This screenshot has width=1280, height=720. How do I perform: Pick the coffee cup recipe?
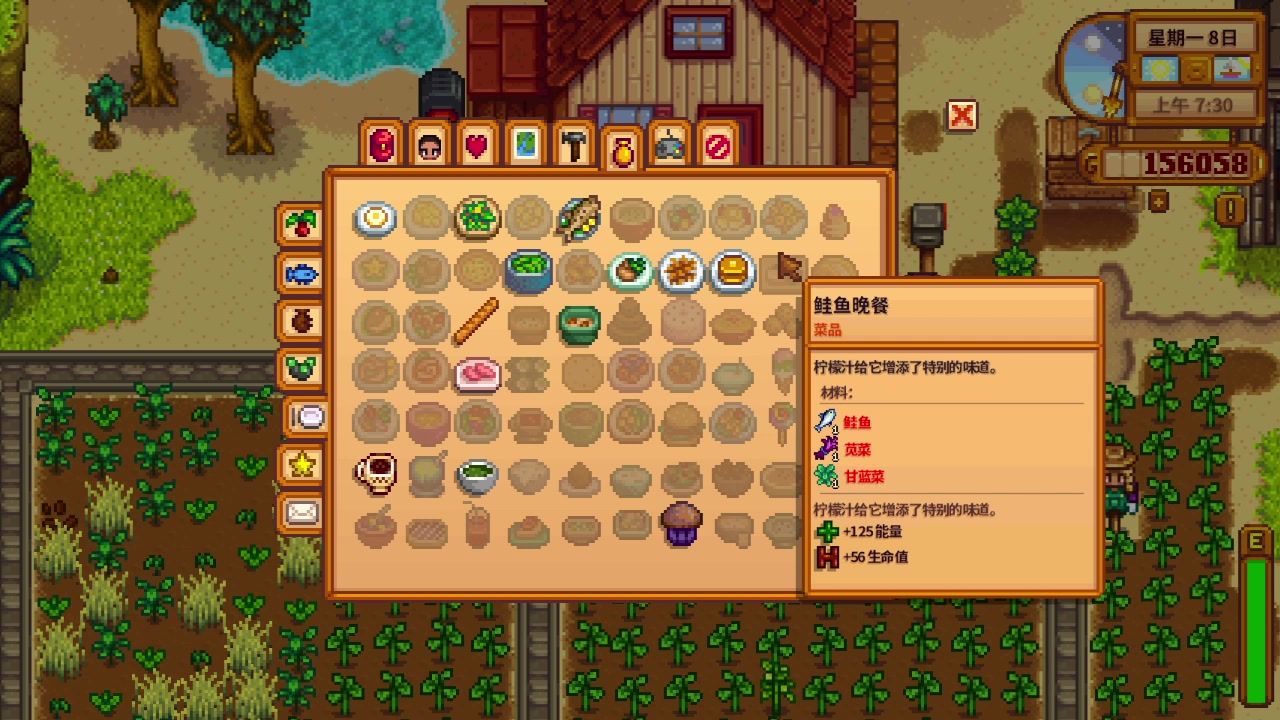376,474
